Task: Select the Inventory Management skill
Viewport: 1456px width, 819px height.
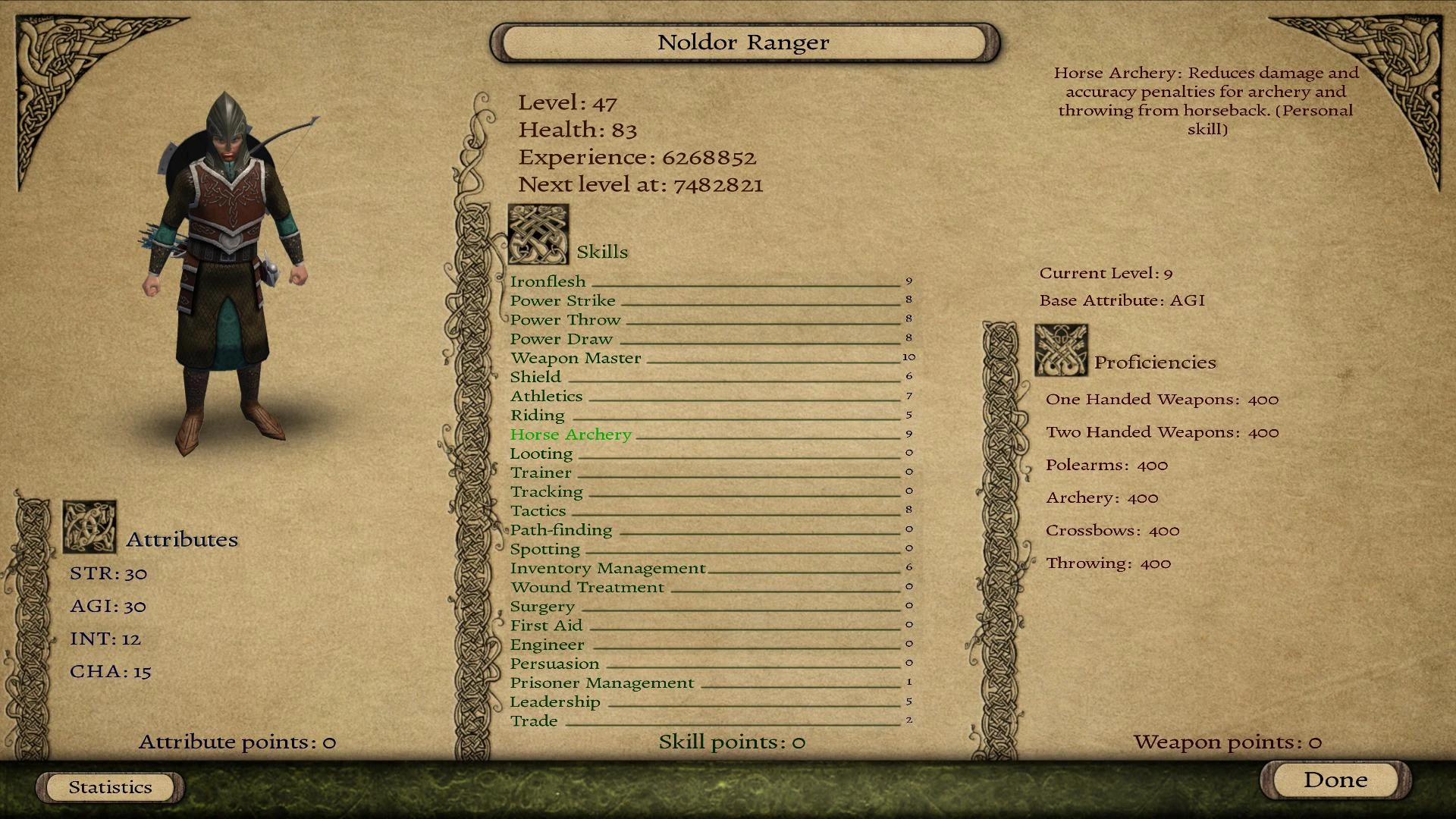Action: (607, 568)
